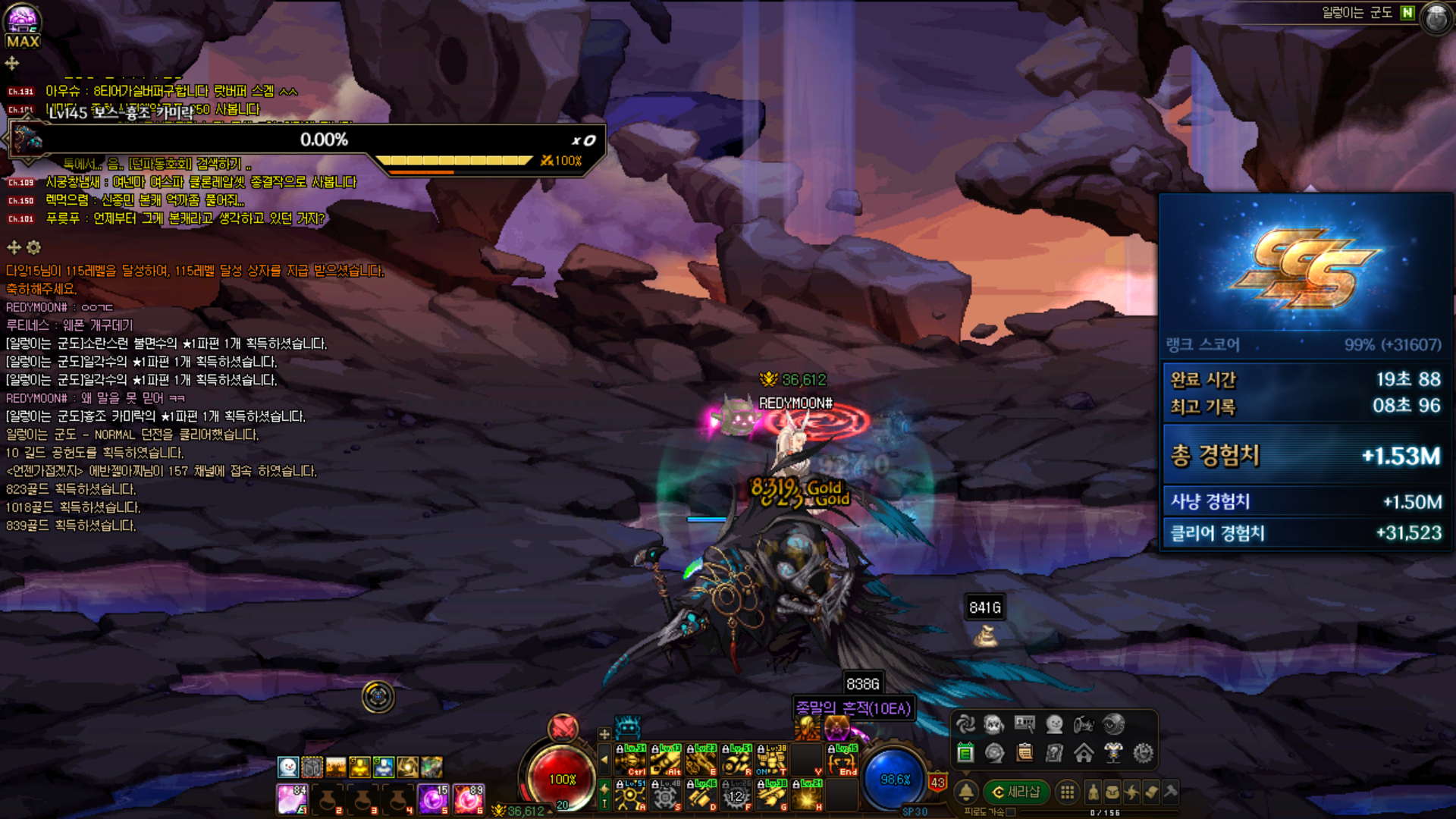This screenshot has height=819, width=1456.
Task: Click the snowman buff icon
Action: click(287, 767)
